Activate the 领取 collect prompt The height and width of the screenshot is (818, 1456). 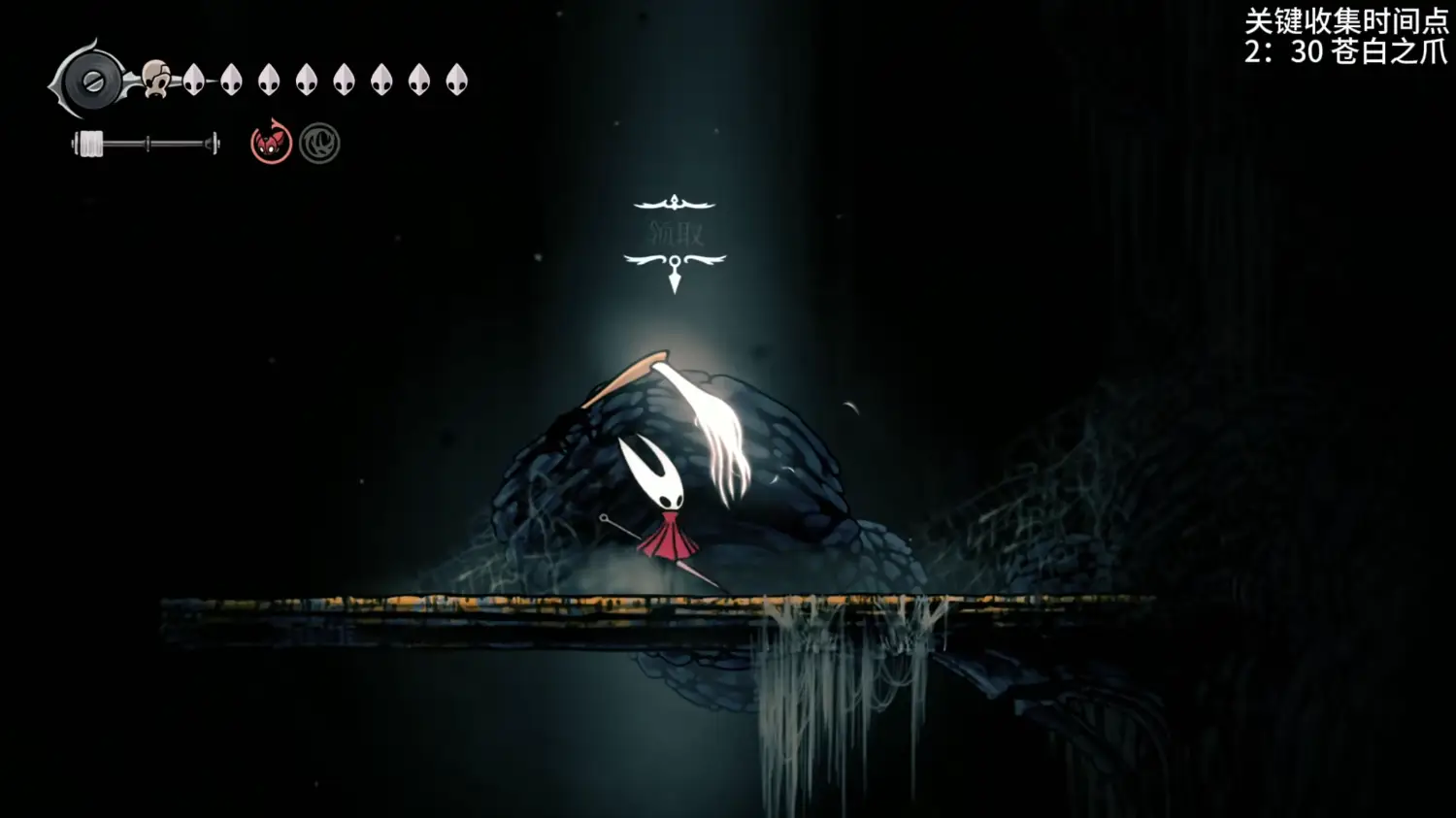pyautogui.click(x=676, y=233)
